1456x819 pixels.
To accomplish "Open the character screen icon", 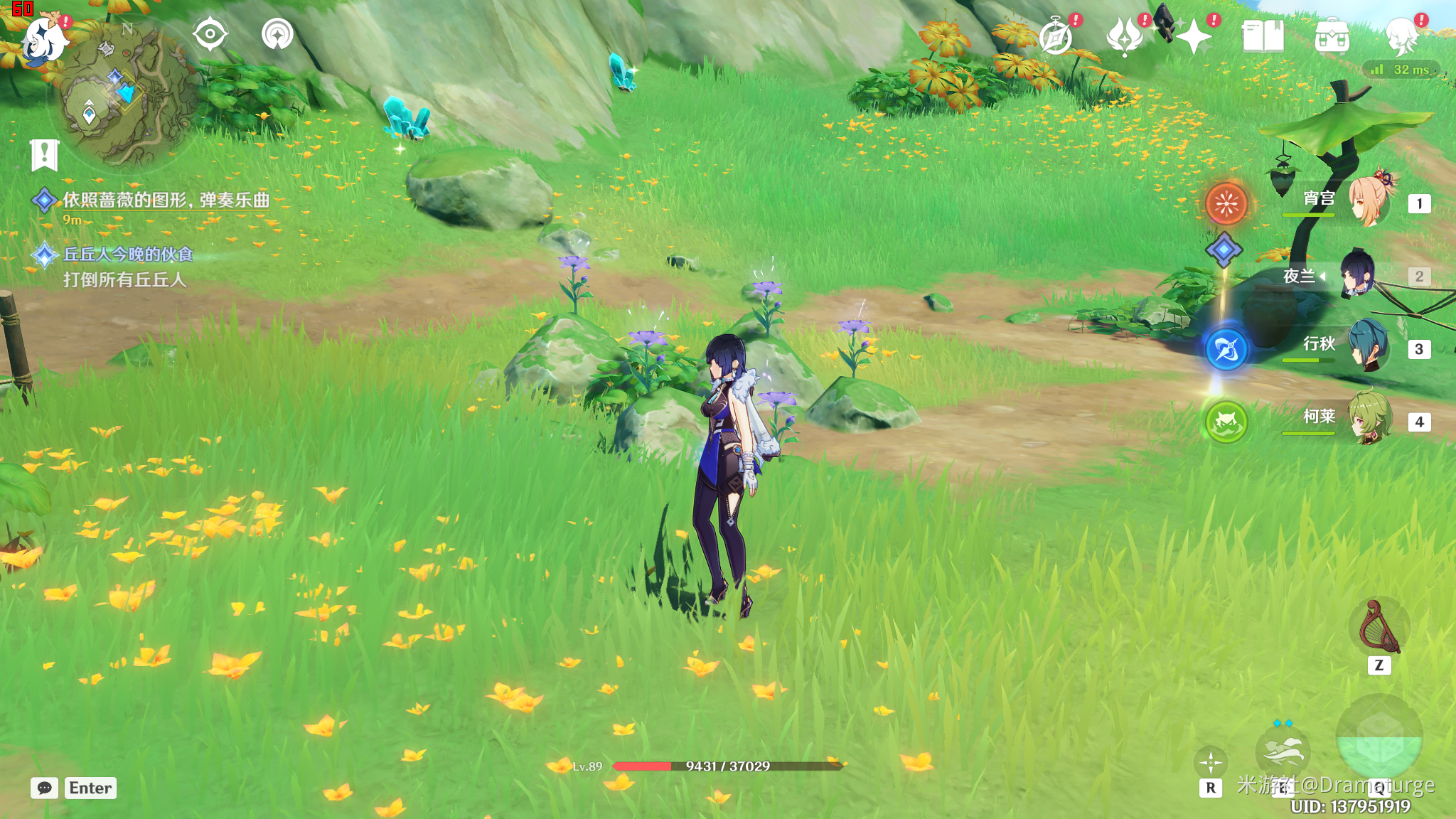I will coord(1402,37).
